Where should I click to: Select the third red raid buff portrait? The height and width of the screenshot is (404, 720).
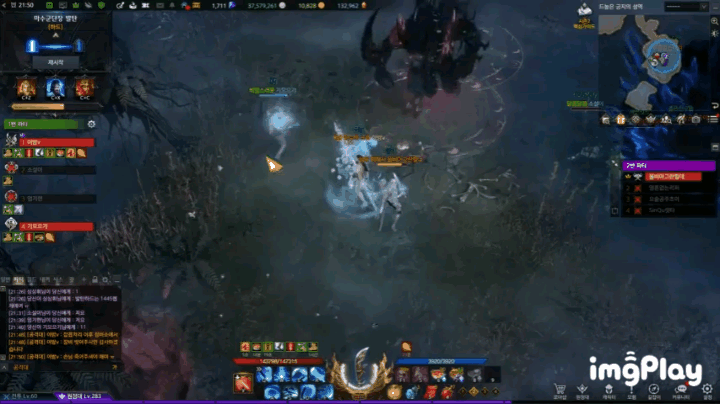click(x=84, y=89)
